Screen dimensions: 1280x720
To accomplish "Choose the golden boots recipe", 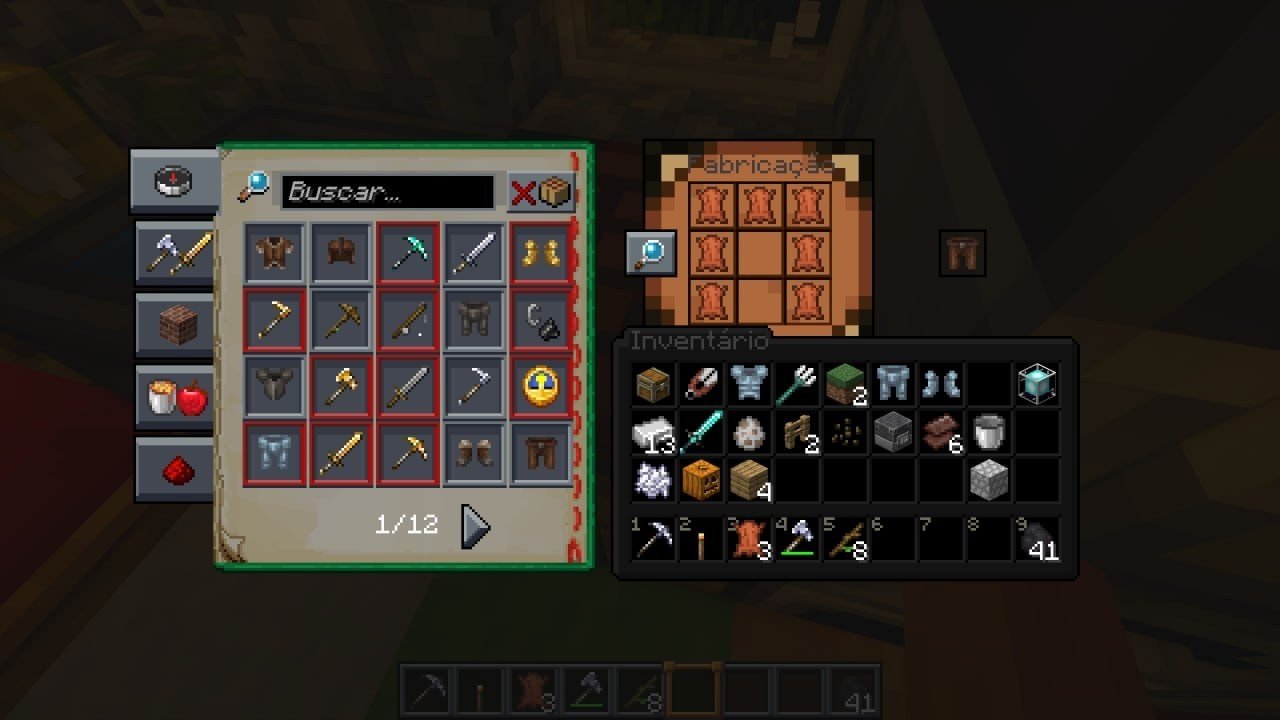I will pyautogui.click(x=541, y=254).
